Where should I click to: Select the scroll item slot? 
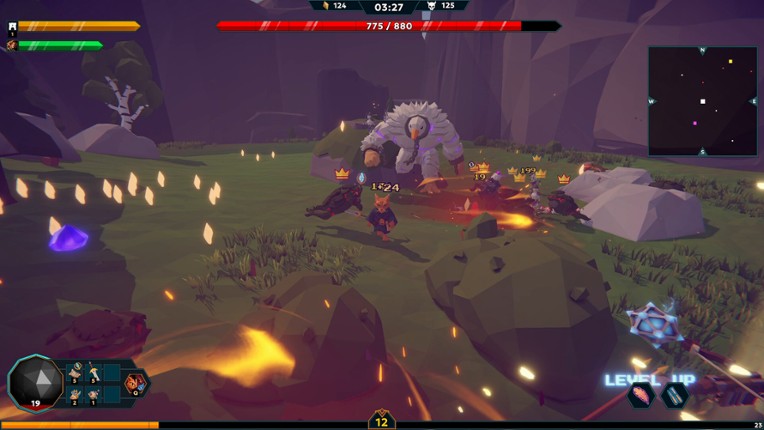(x=76, y=374)
